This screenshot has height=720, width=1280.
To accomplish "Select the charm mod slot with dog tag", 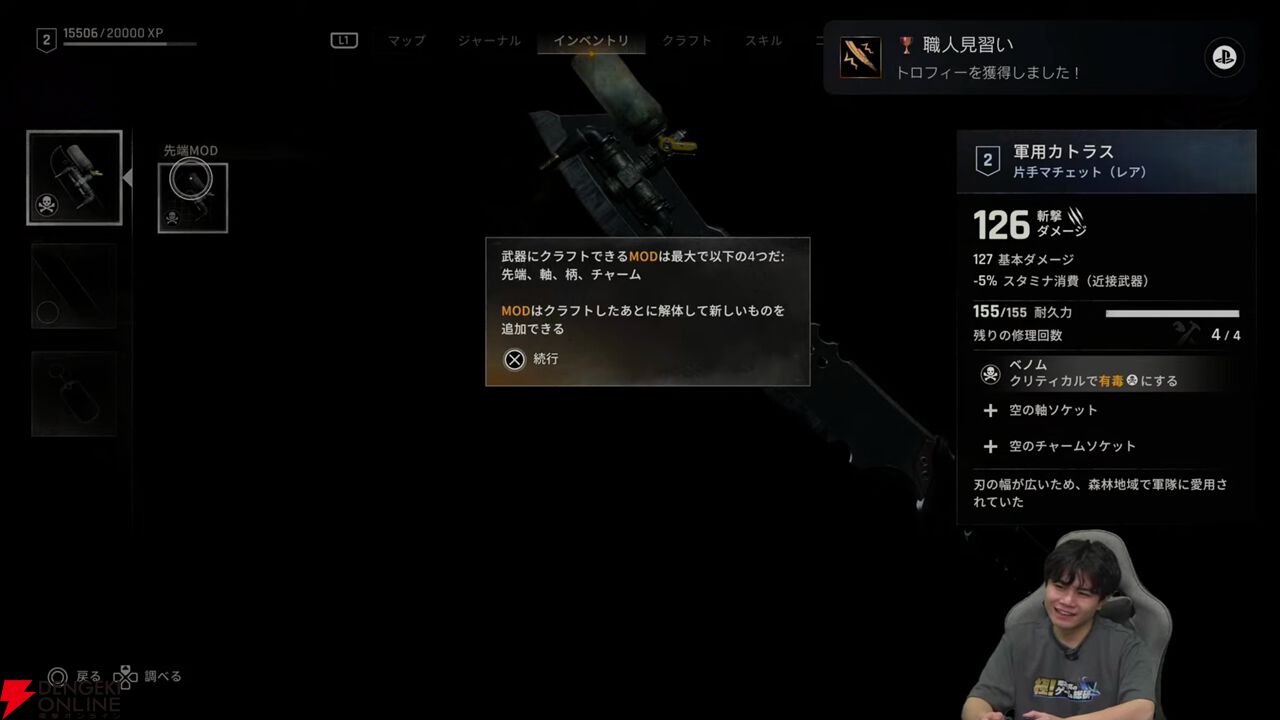I will 74,394.
